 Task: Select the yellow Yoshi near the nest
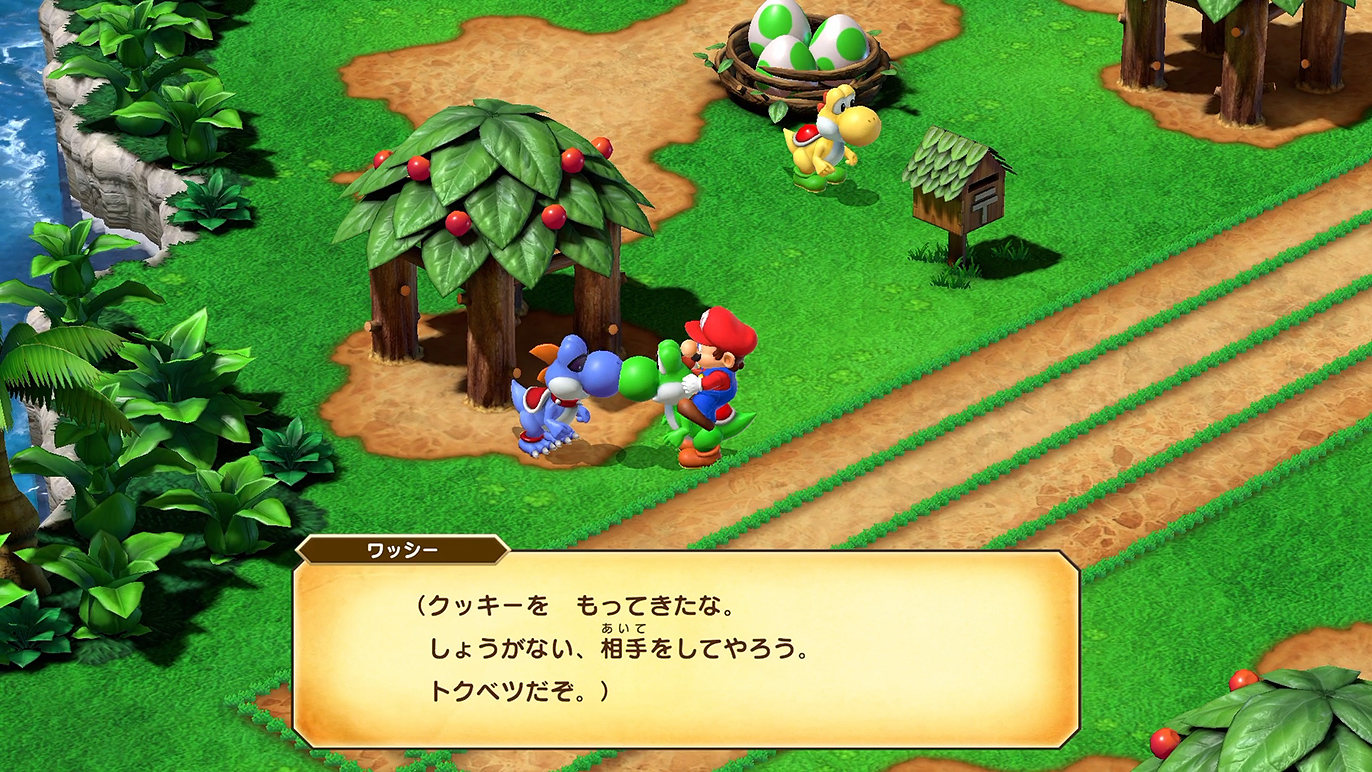tap(830, 140)
